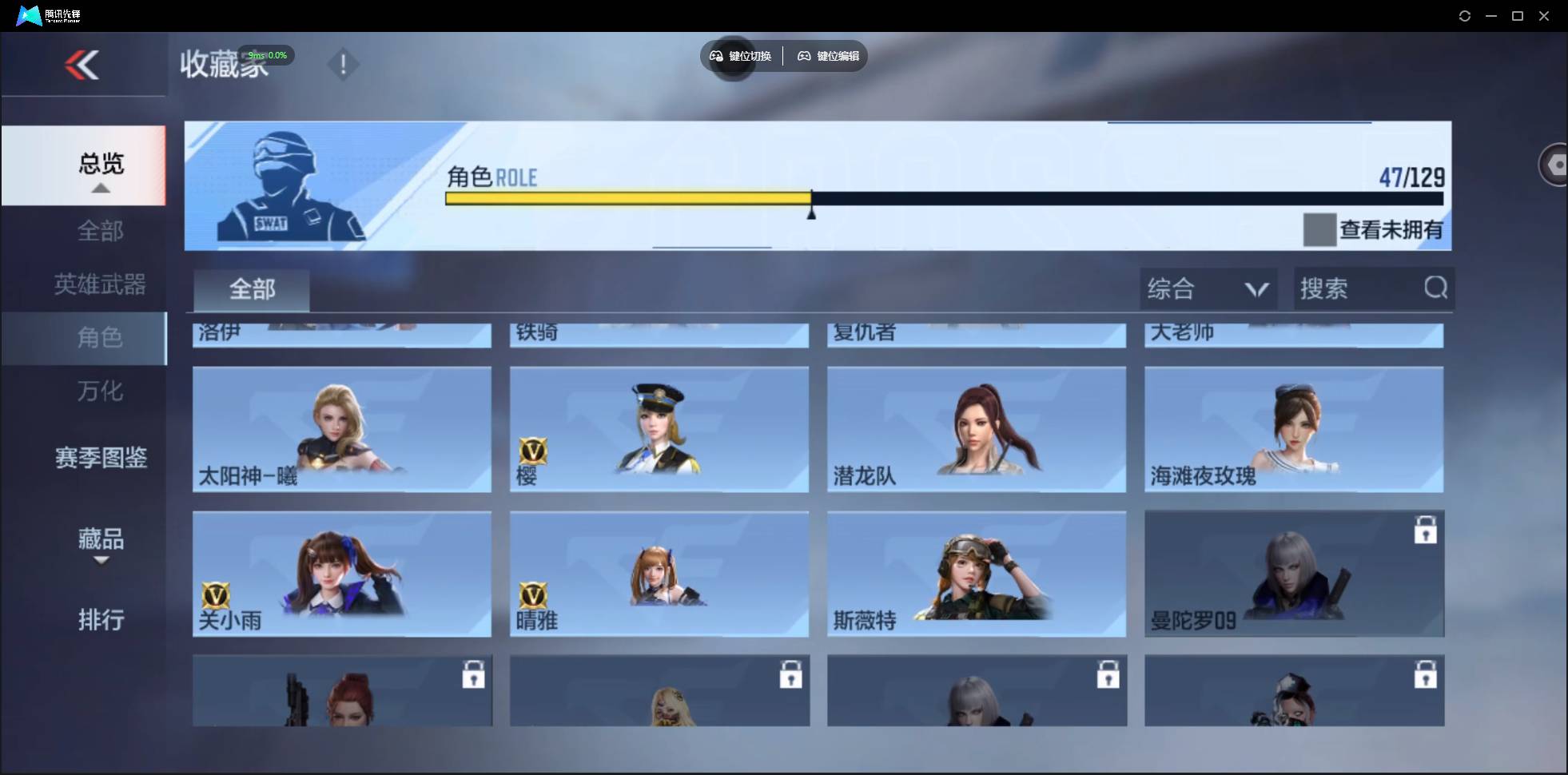Click the V badge on 关小雨 card
Image resolution: width=1568 pixels, height=775 pixels.
click(x=217, y=595)
